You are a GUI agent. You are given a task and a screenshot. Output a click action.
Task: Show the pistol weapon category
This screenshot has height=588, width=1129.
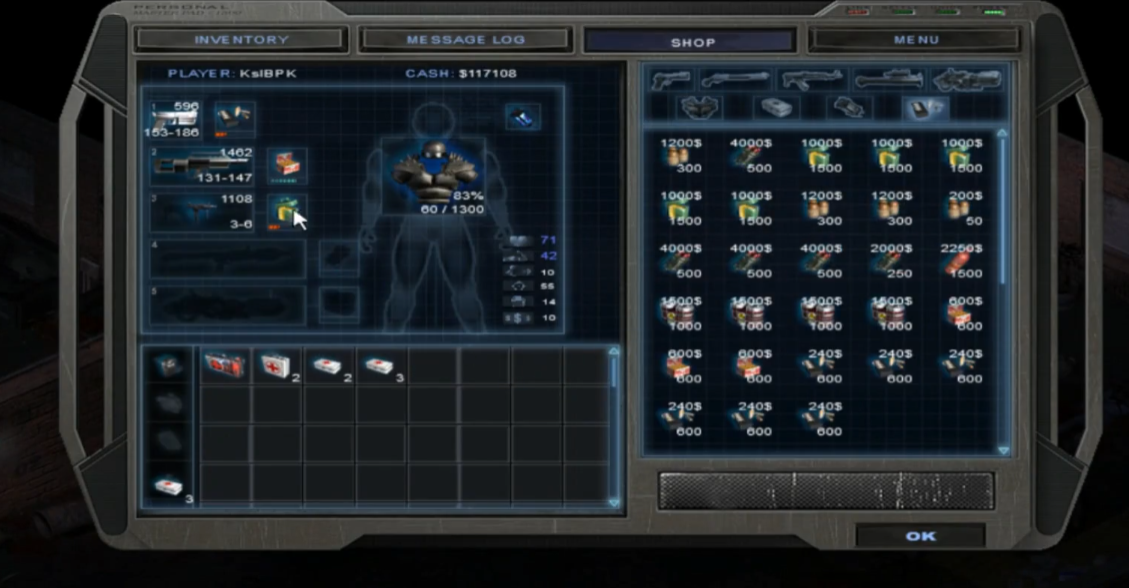(671, 79)
